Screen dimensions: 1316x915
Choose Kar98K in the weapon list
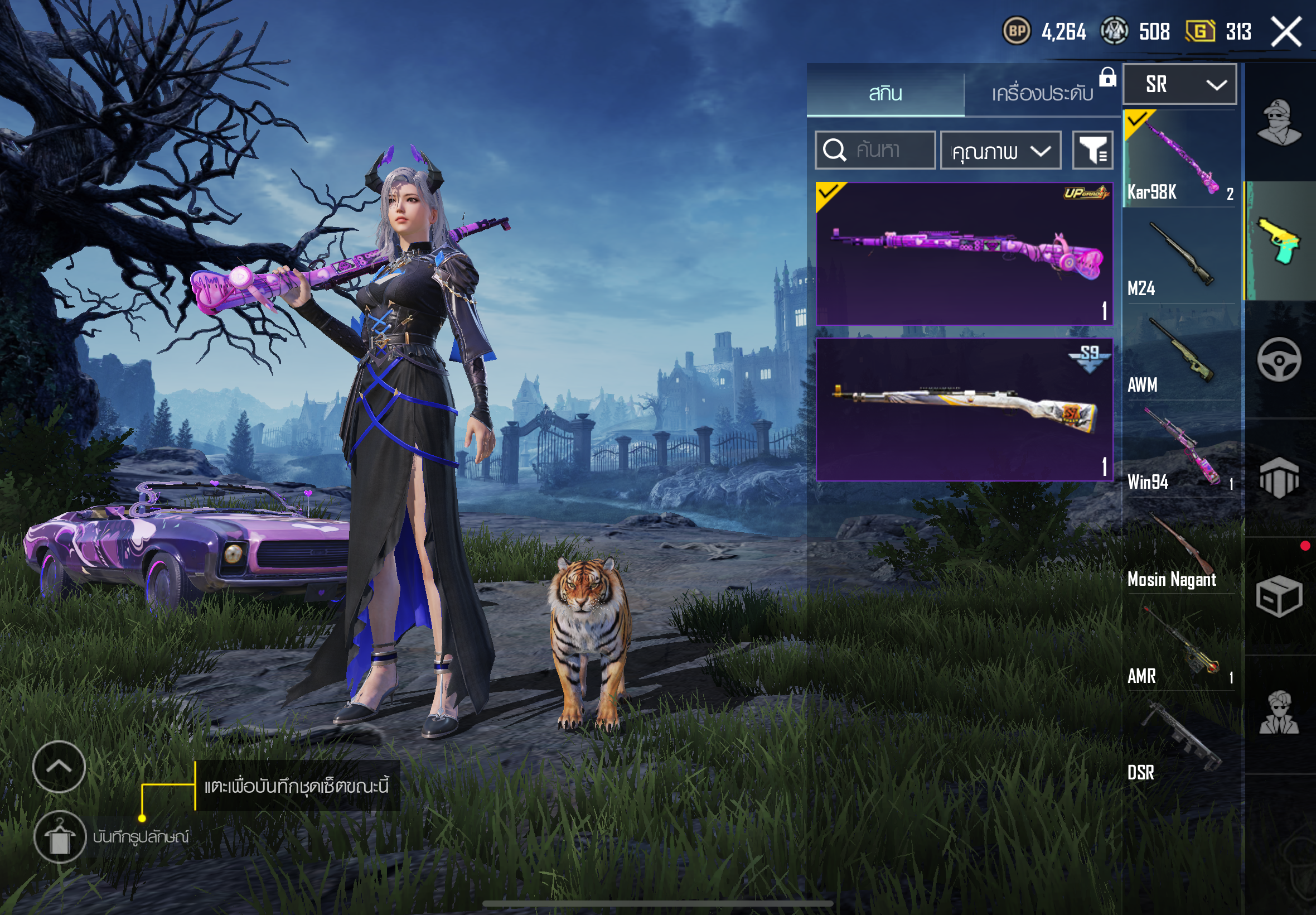(1179, 160)
